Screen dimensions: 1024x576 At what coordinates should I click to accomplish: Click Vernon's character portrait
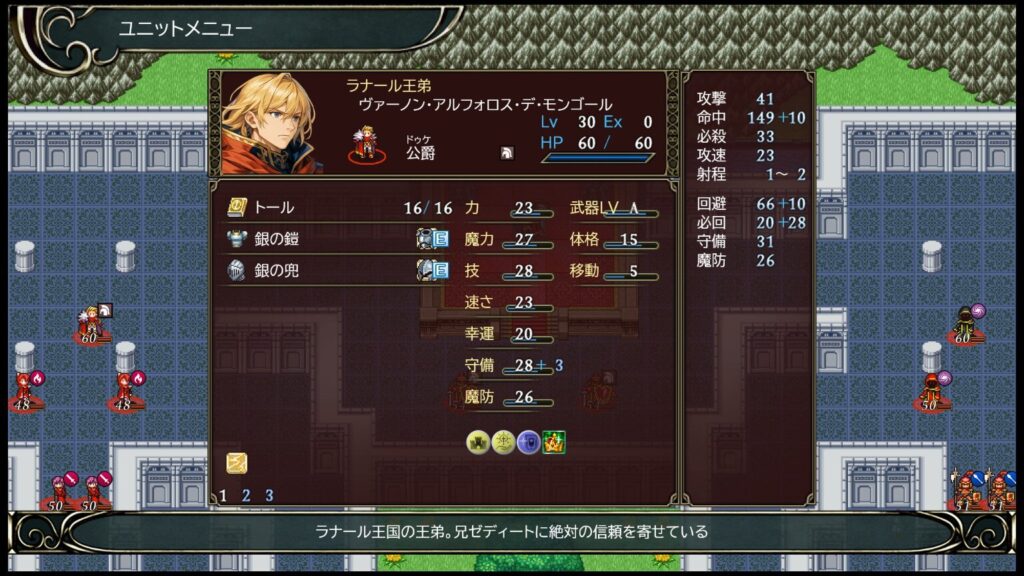(x=270, y=122)
